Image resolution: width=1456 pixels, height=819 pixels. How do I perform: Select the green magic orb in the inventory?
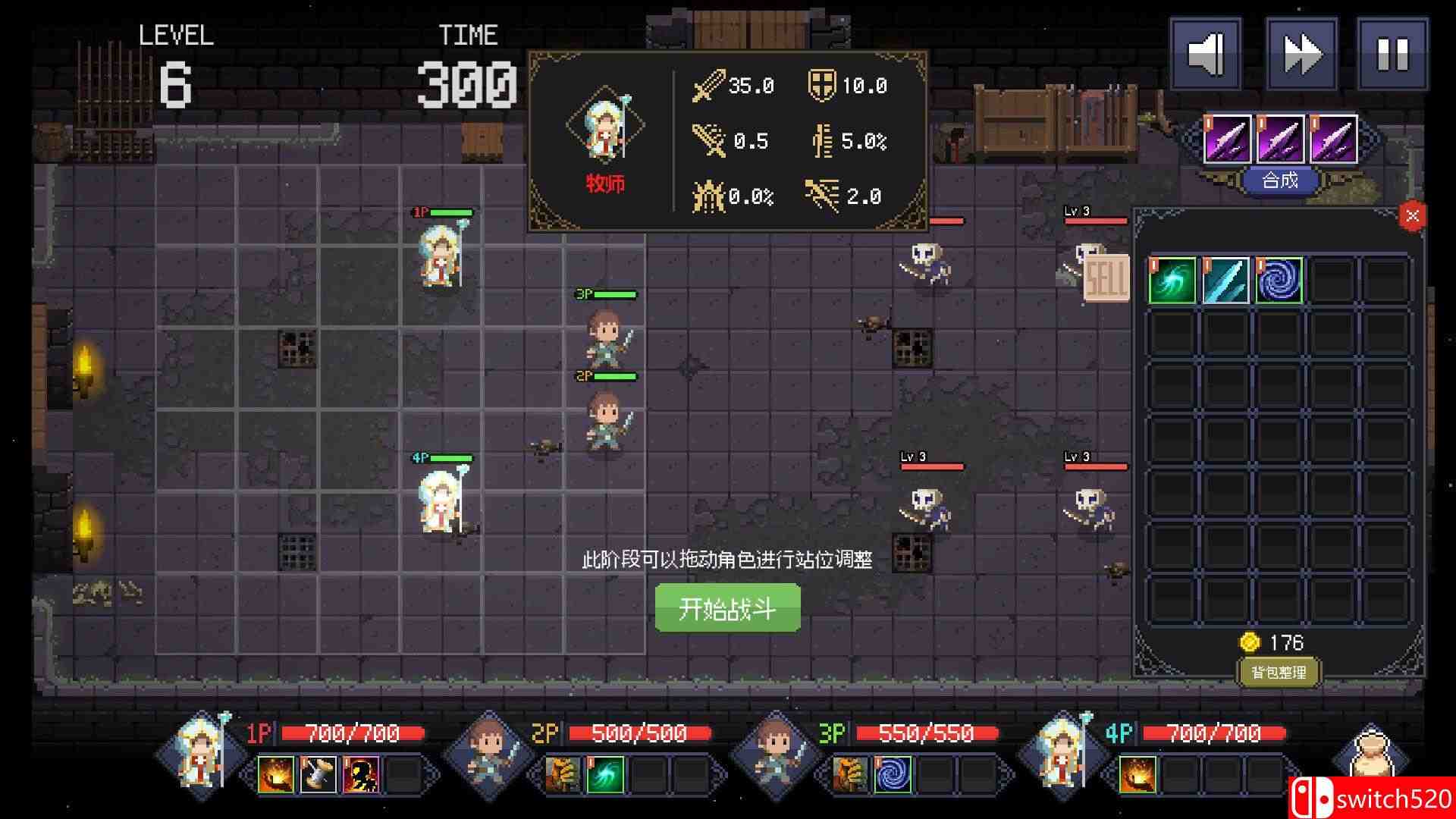click(x=1172, y=279)
